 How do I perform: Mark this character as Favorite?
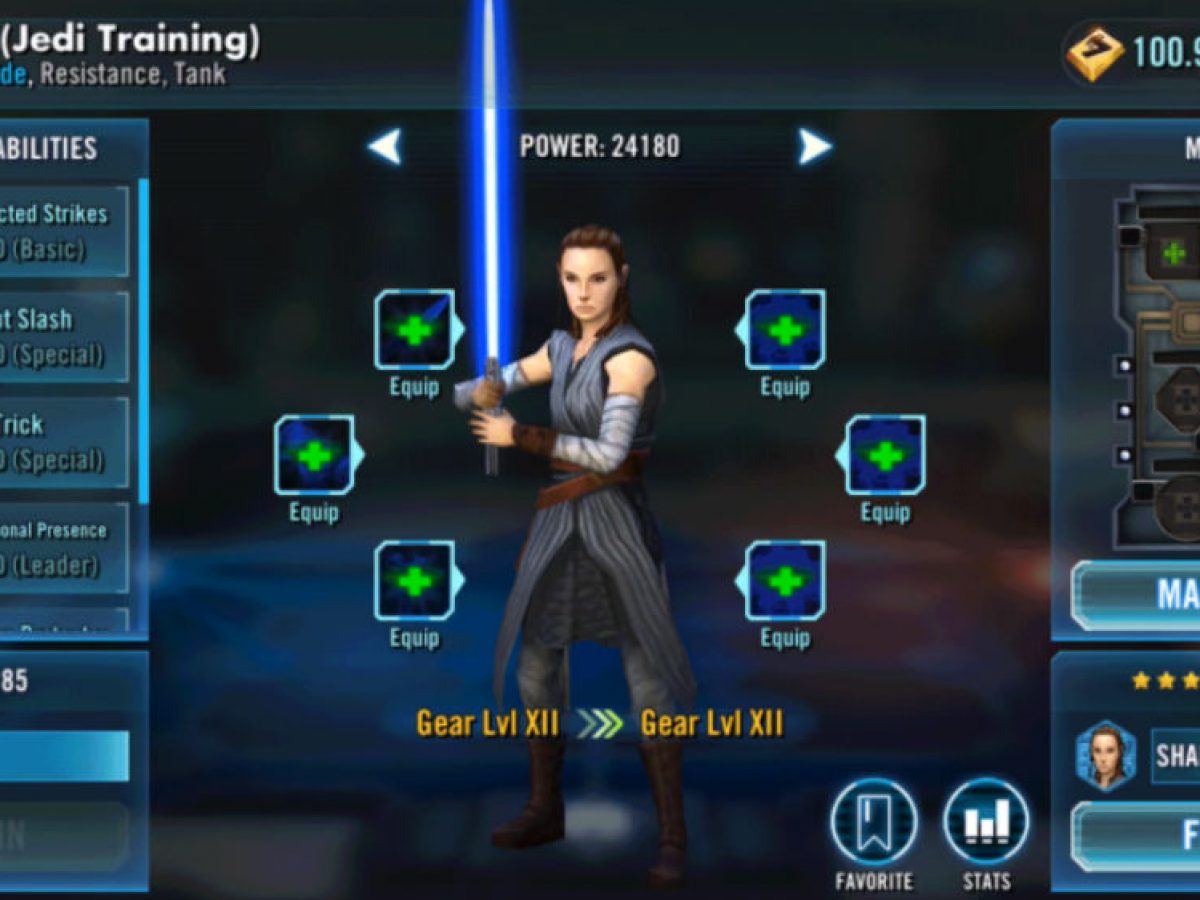(873, 822)
